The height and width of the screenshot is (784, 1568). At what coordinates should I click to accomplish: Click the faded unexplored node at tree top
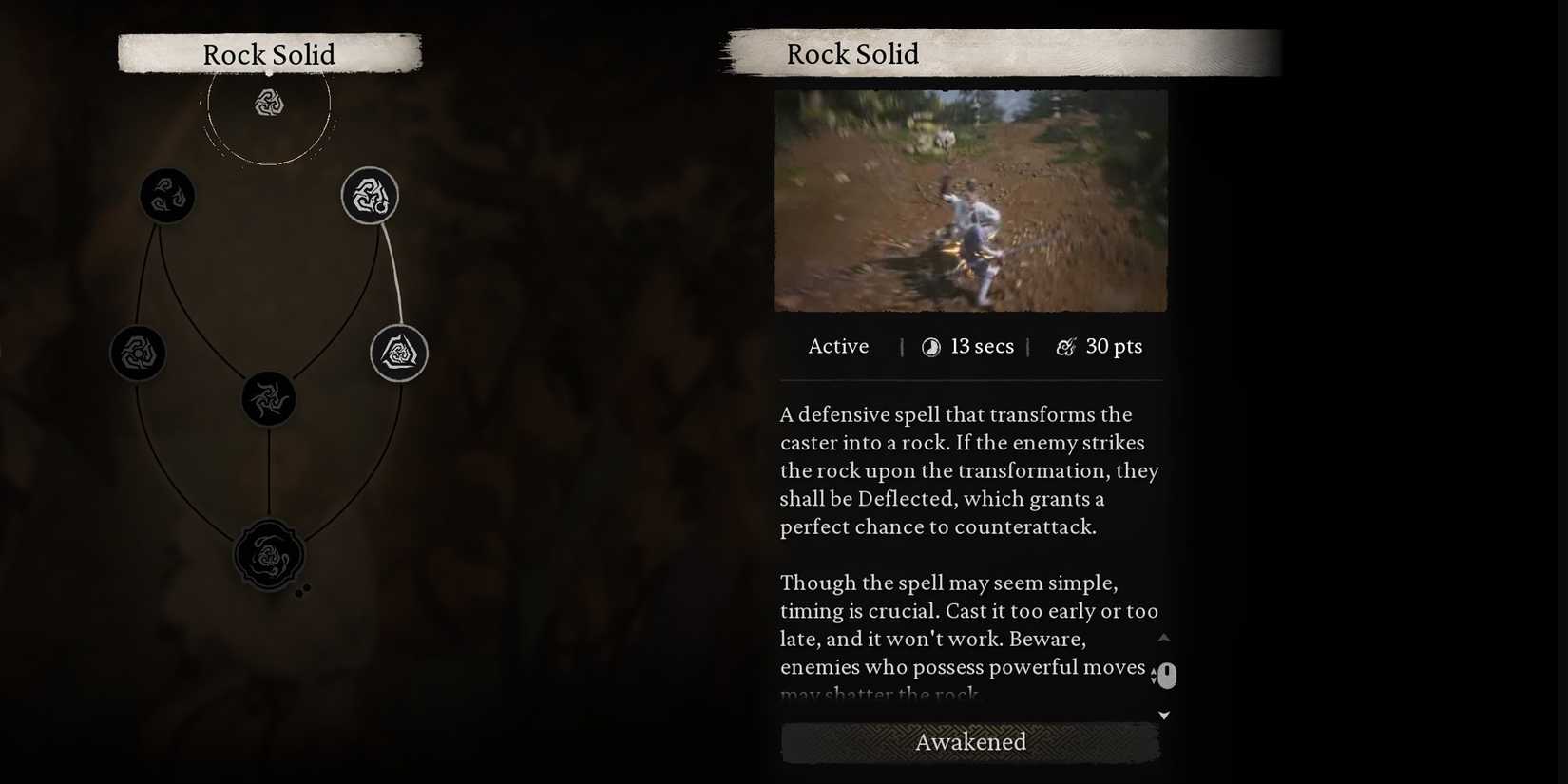pos(269,104)
